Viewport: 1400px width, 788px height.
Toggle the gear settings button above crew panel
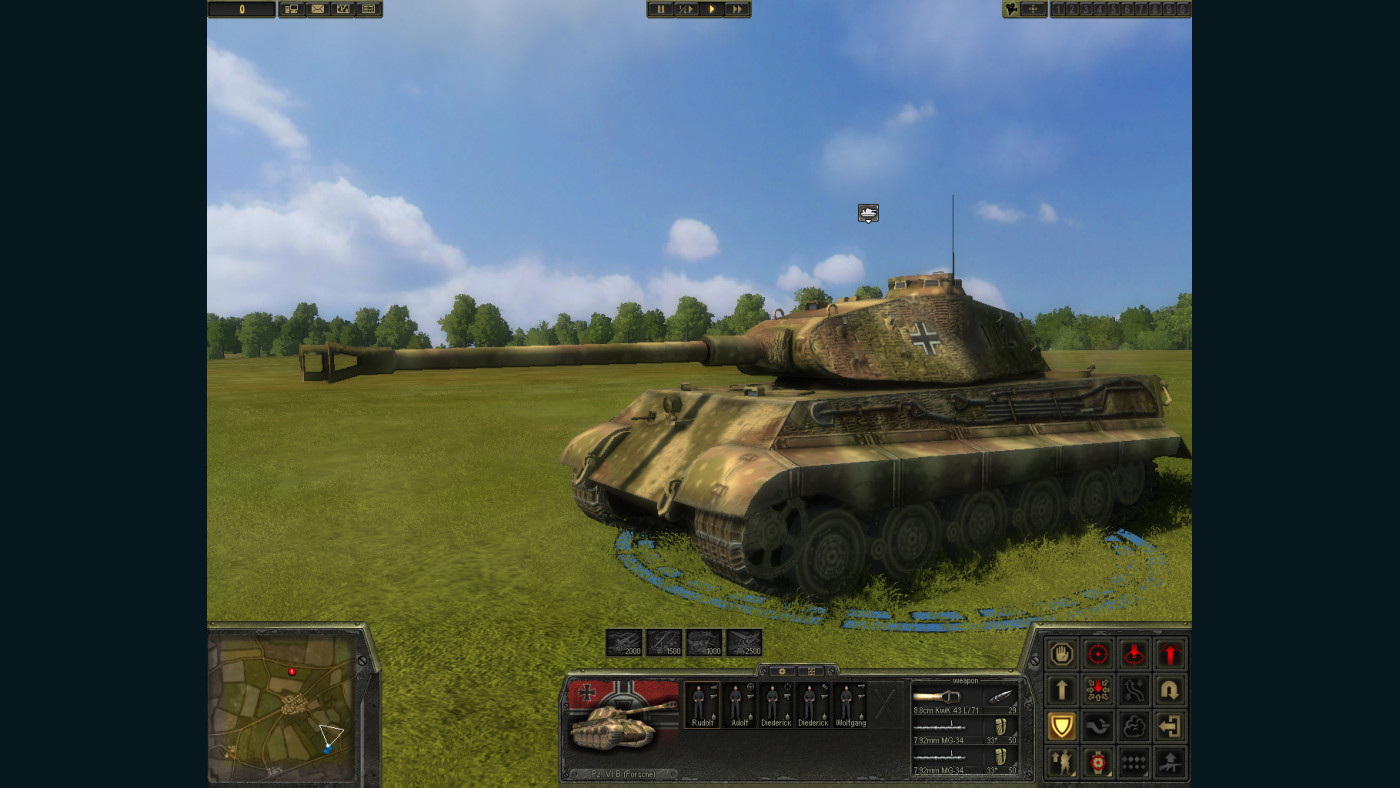(x=783, y=671)
